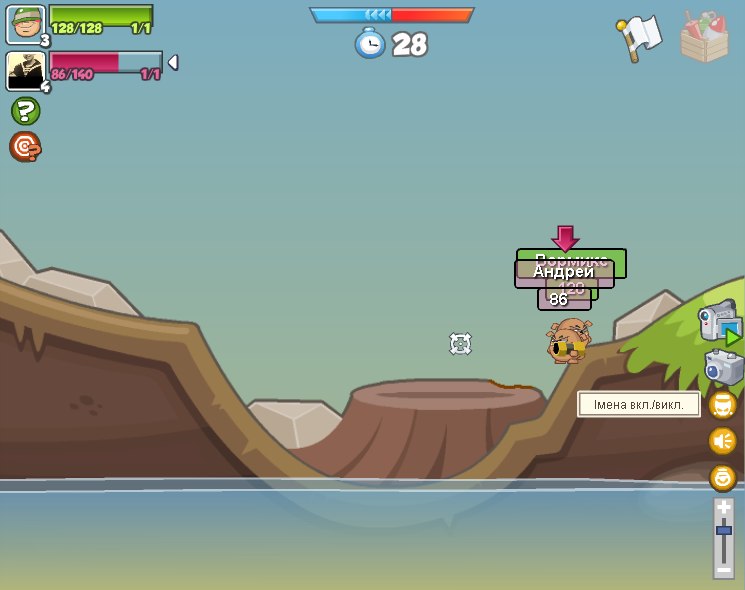Open the green question mark help
This screenshot has height=590, width=745.
point(25,111)
